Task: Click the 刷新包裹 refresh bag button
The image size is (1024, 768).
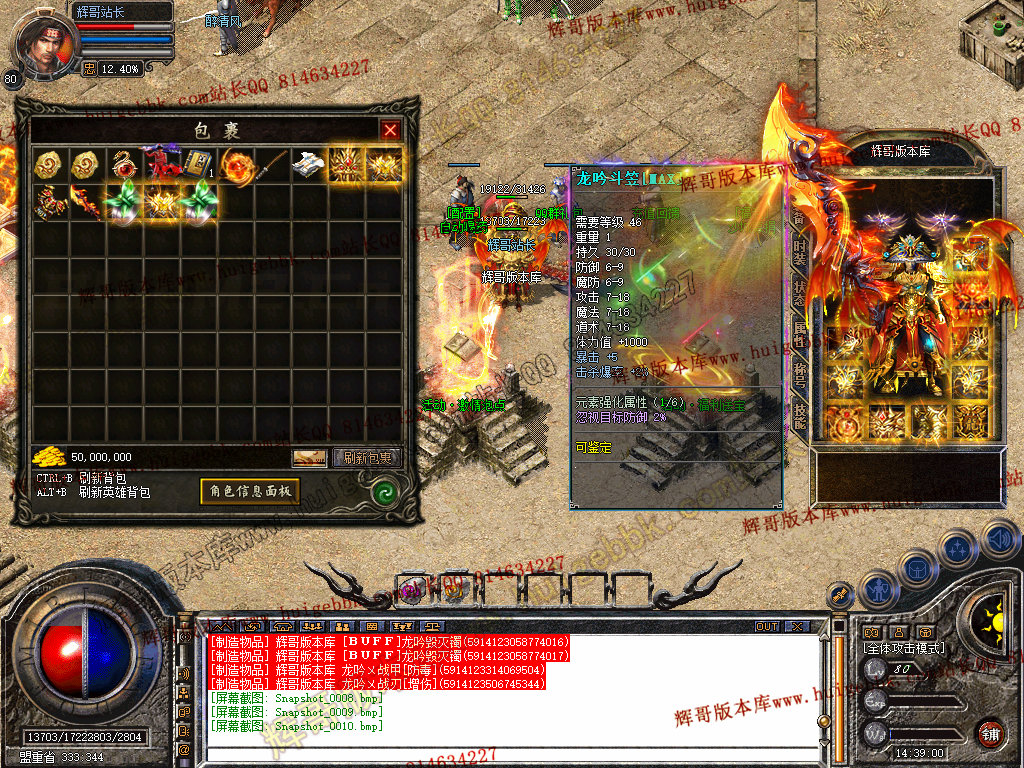Action: click(366, 458)
